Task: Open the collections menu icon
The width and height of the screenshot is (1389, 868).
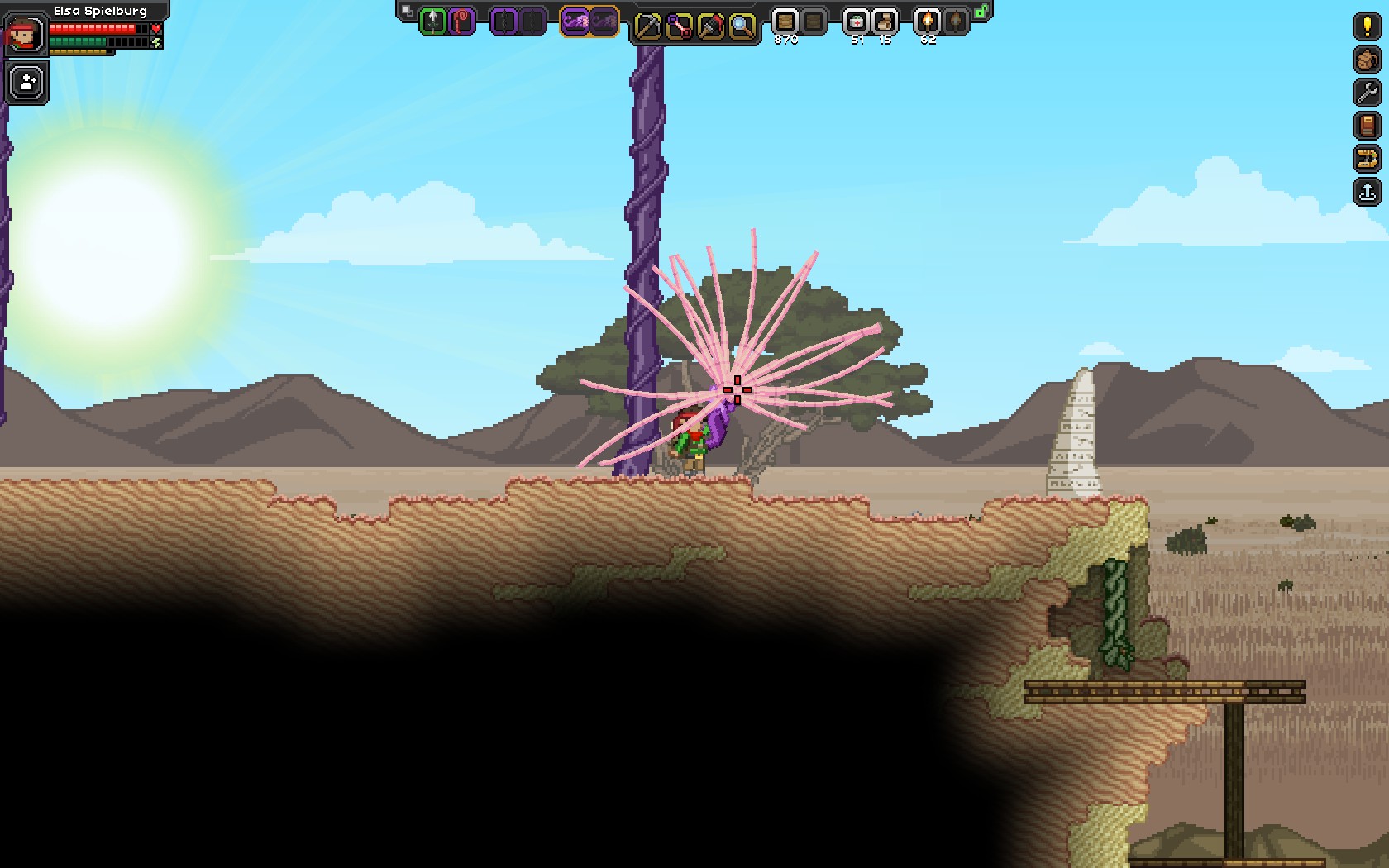Action: (x=1367, y=159)
